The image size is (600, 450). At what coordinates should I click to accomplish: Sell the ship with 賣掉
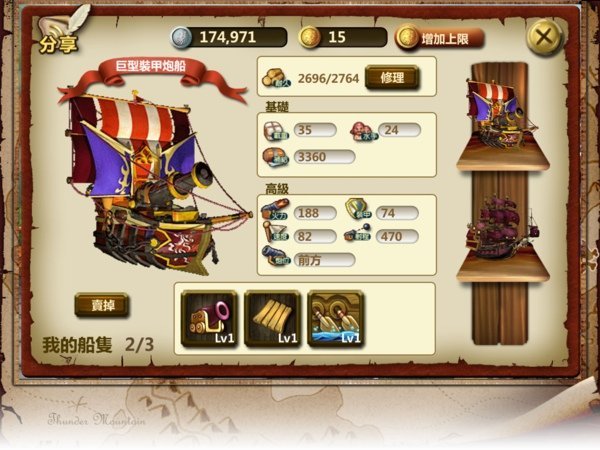(x=101, y=305)
